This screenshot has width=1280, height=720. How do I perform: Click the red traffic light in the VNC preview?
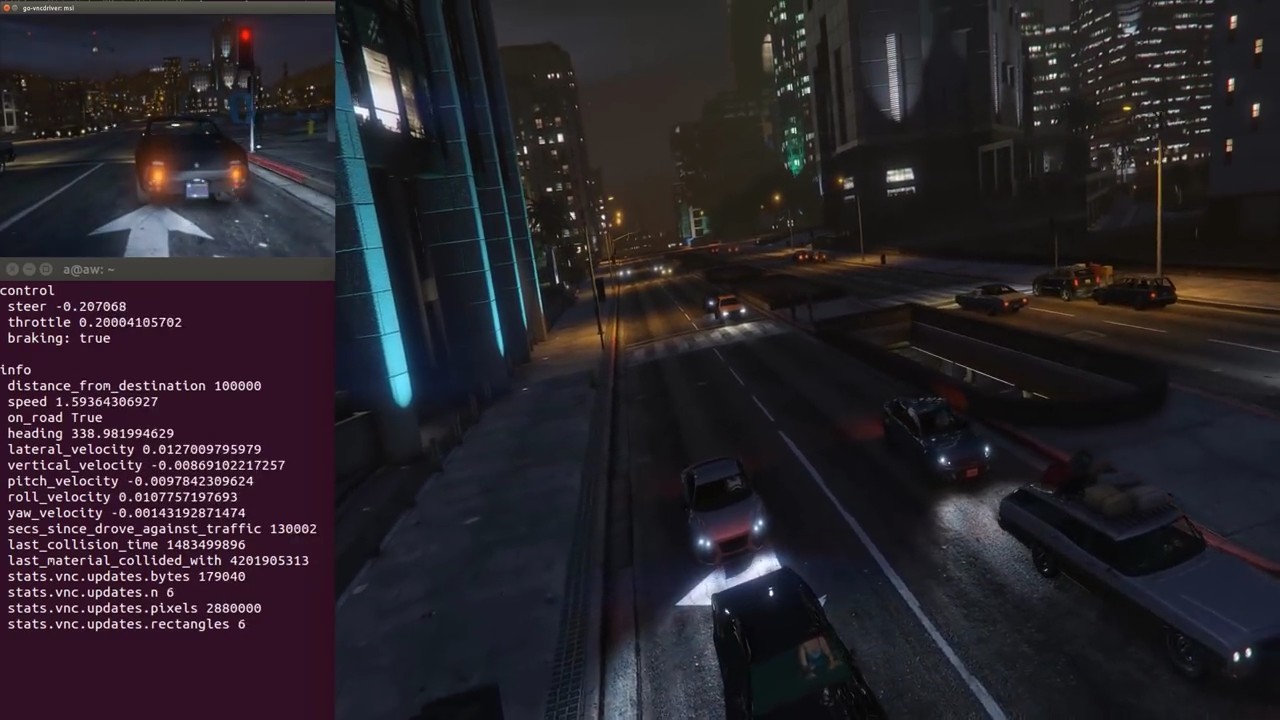[245, 35]
